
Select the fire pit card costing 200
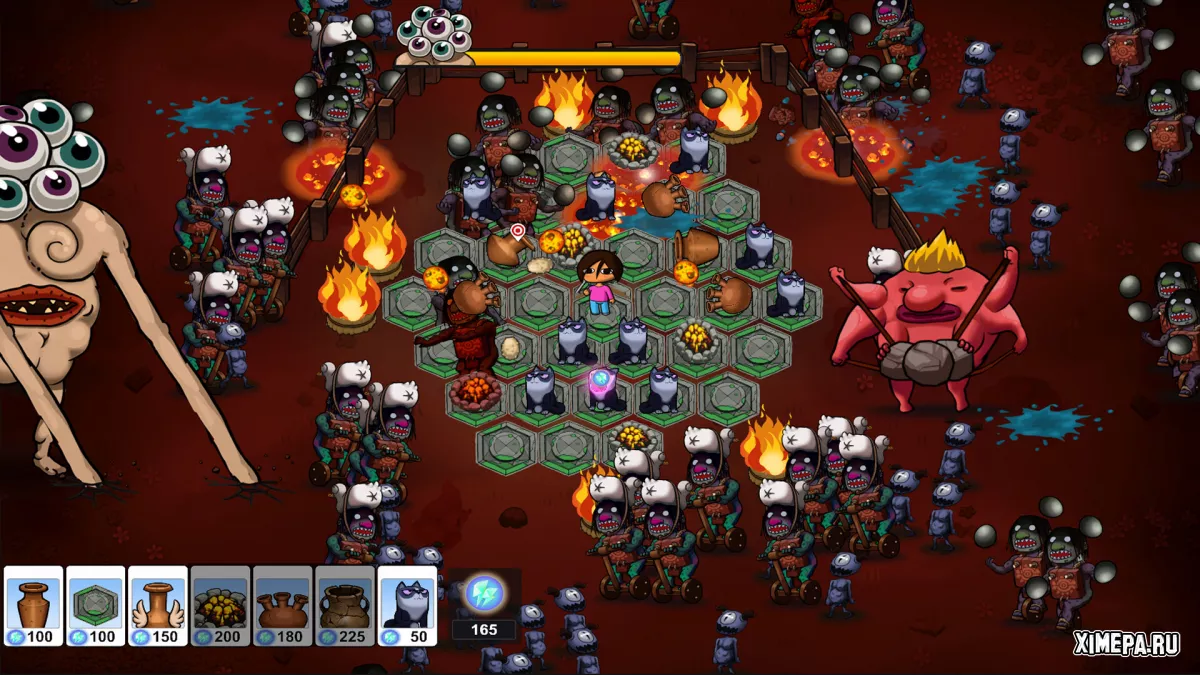[x=220, y=606]
